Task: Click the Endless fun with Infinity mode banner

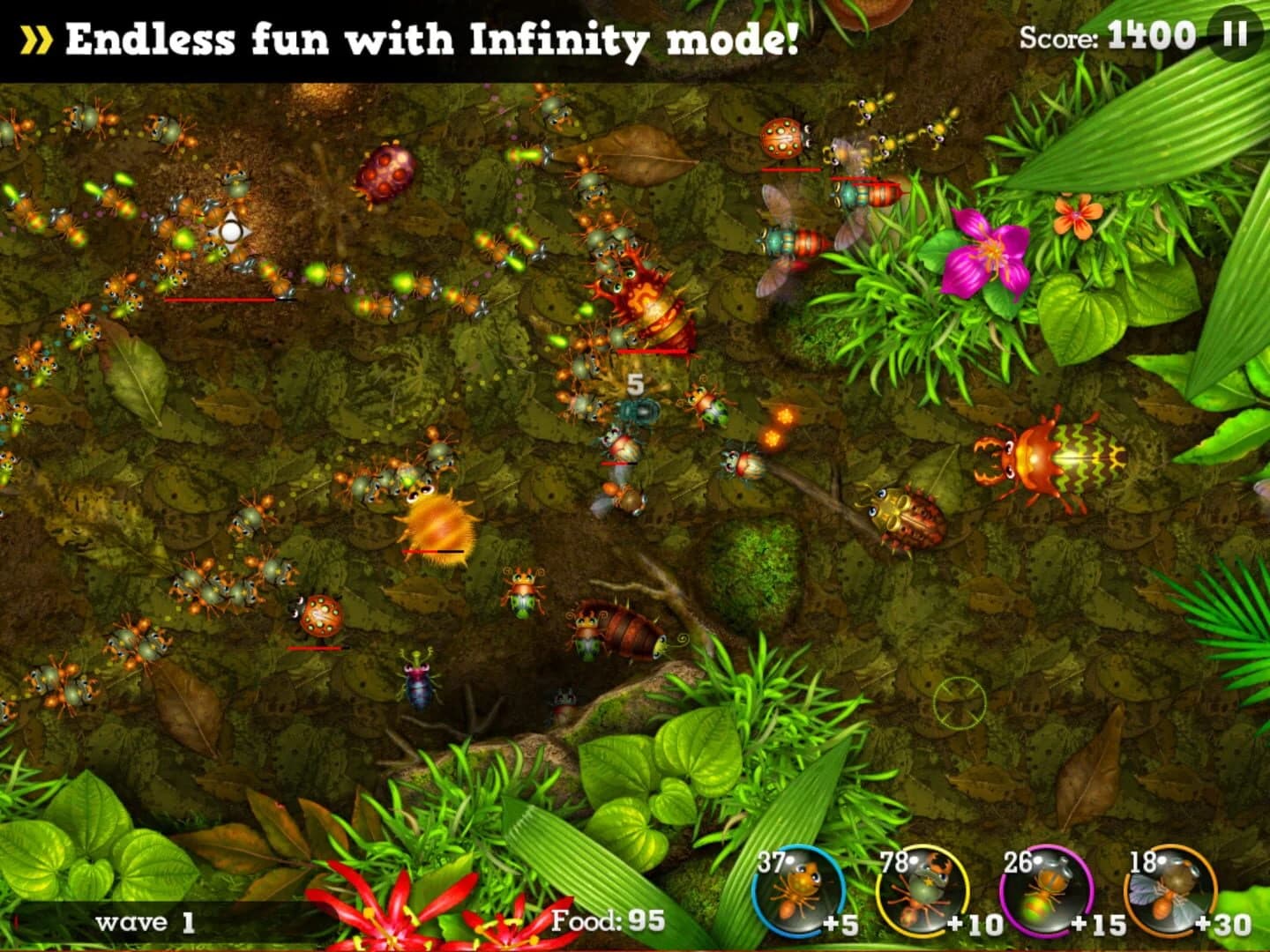Action: pyautogui.click(x=434, y=39)
